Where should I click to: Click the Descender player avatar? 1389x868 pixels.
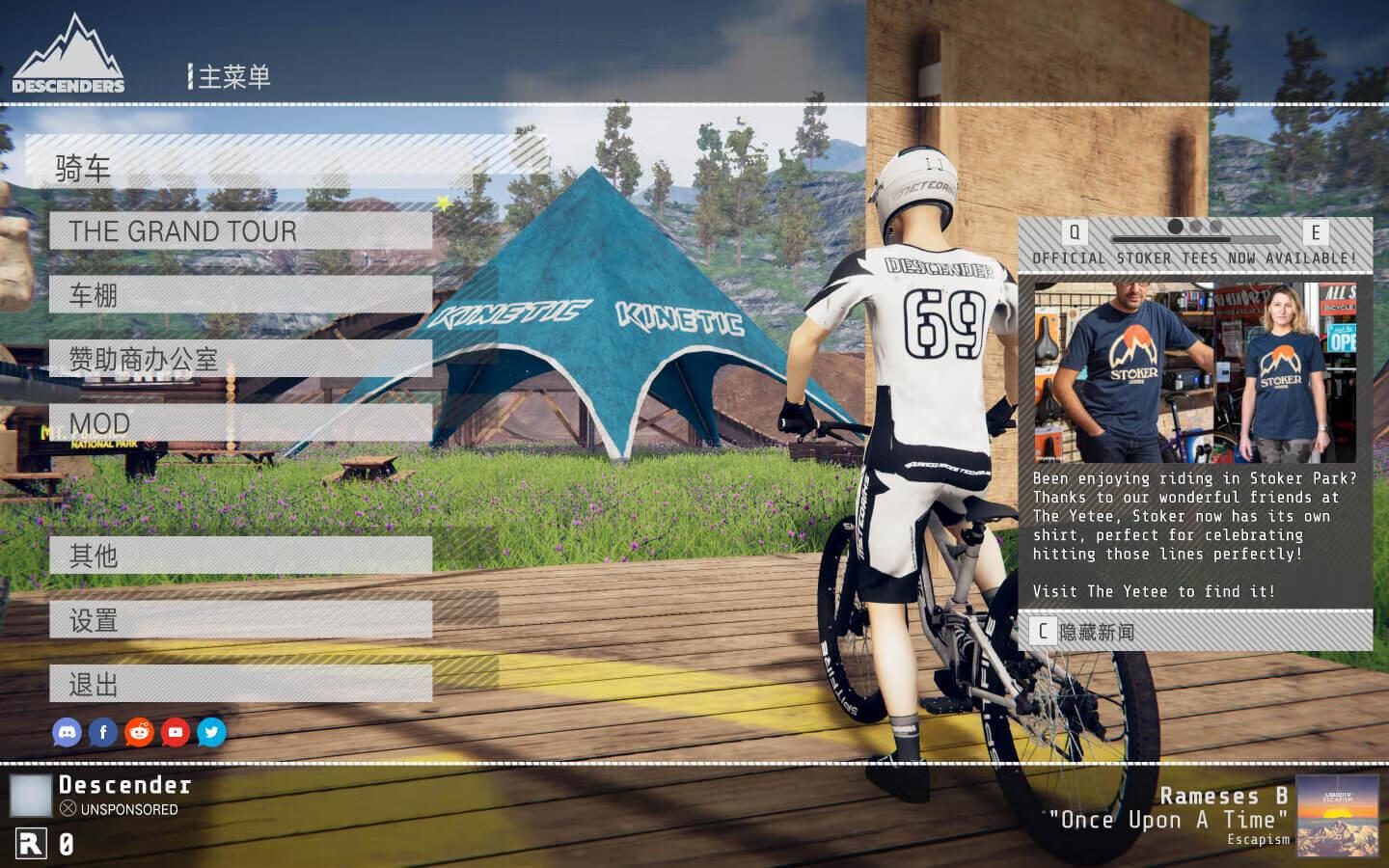[x=31, y=796]
